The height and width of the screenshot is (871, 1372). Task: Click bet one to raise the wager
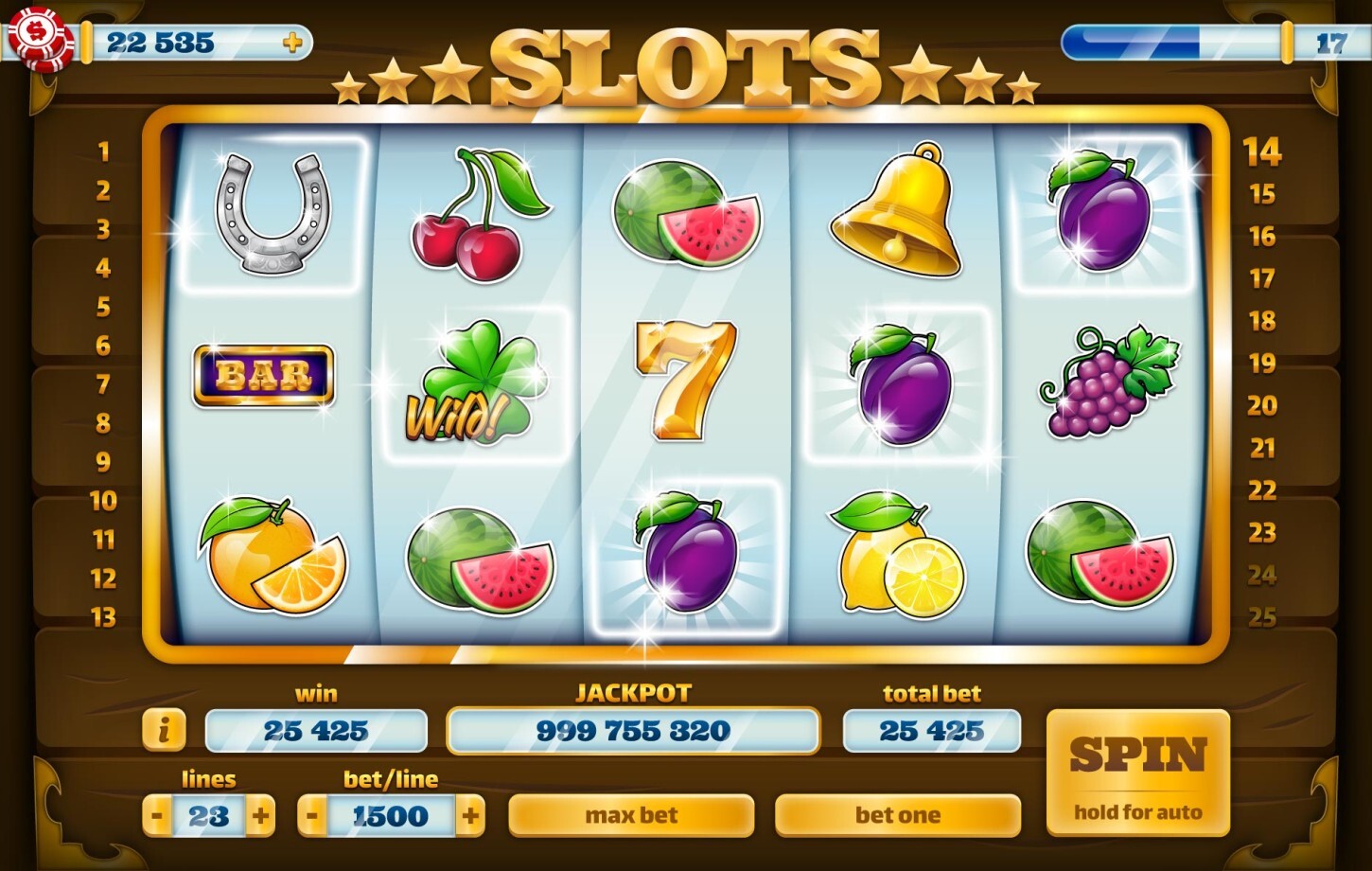click(x=897, y=814)
